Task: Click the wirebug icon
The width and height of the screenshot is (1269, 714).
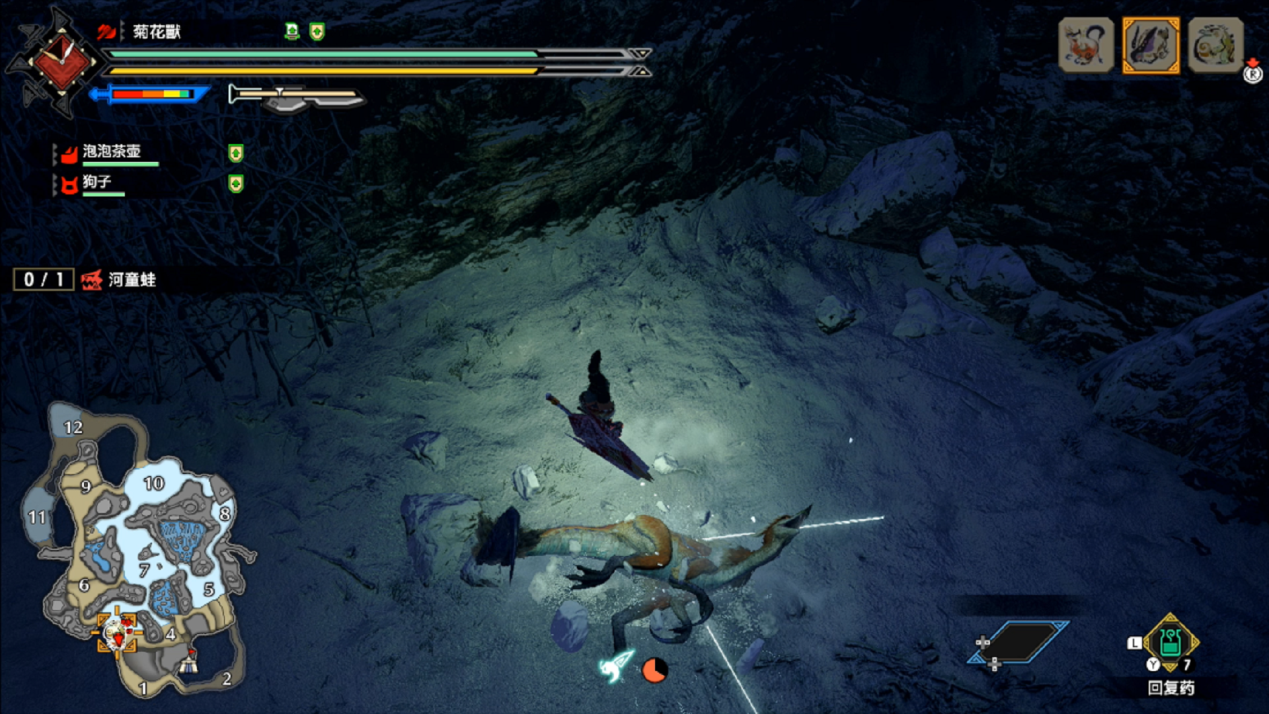Action: (x=616, y=666)
